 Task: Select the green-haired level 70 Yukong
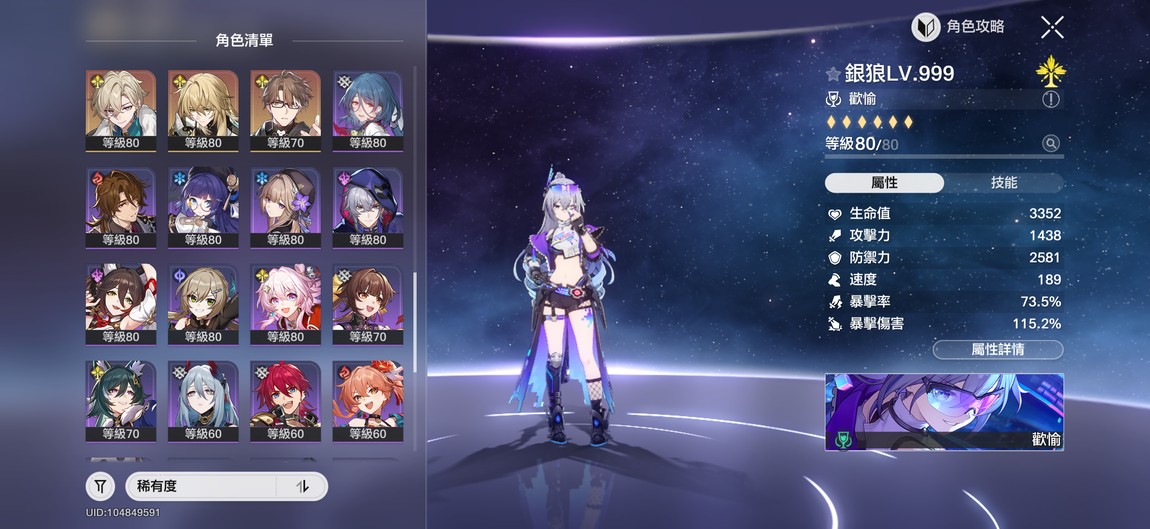point(121,400)
